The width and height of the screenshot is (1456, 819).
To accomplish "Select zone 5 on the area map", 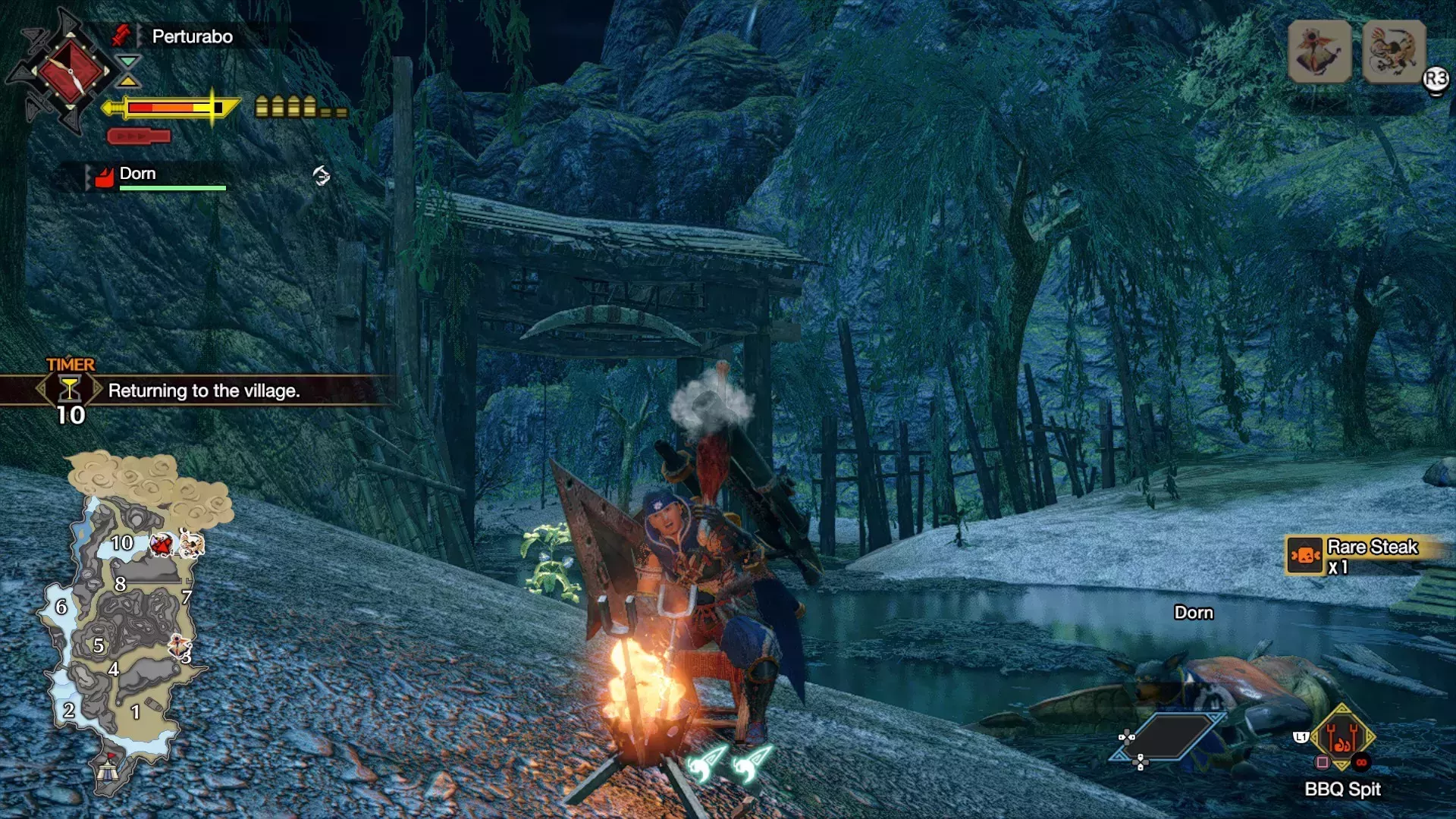I will click(x=99, y=646).
